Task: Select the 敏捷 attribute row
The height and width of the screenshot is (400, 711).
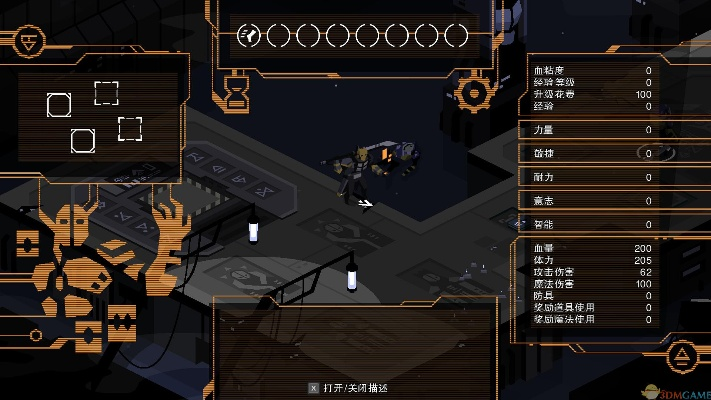Action: click(x=592, y=154)
